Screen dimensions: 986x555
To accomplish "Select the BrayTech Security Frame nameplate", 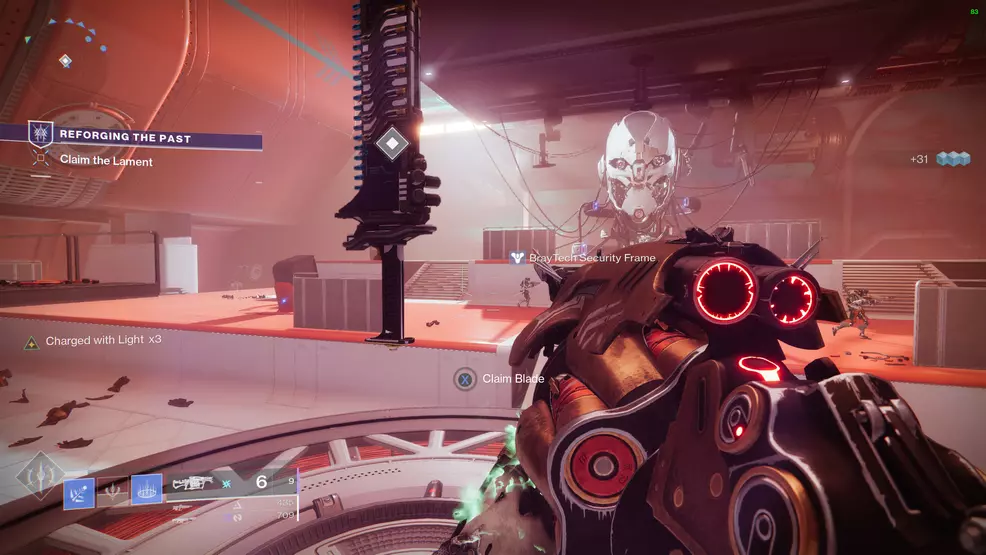I will coord(584,258).
